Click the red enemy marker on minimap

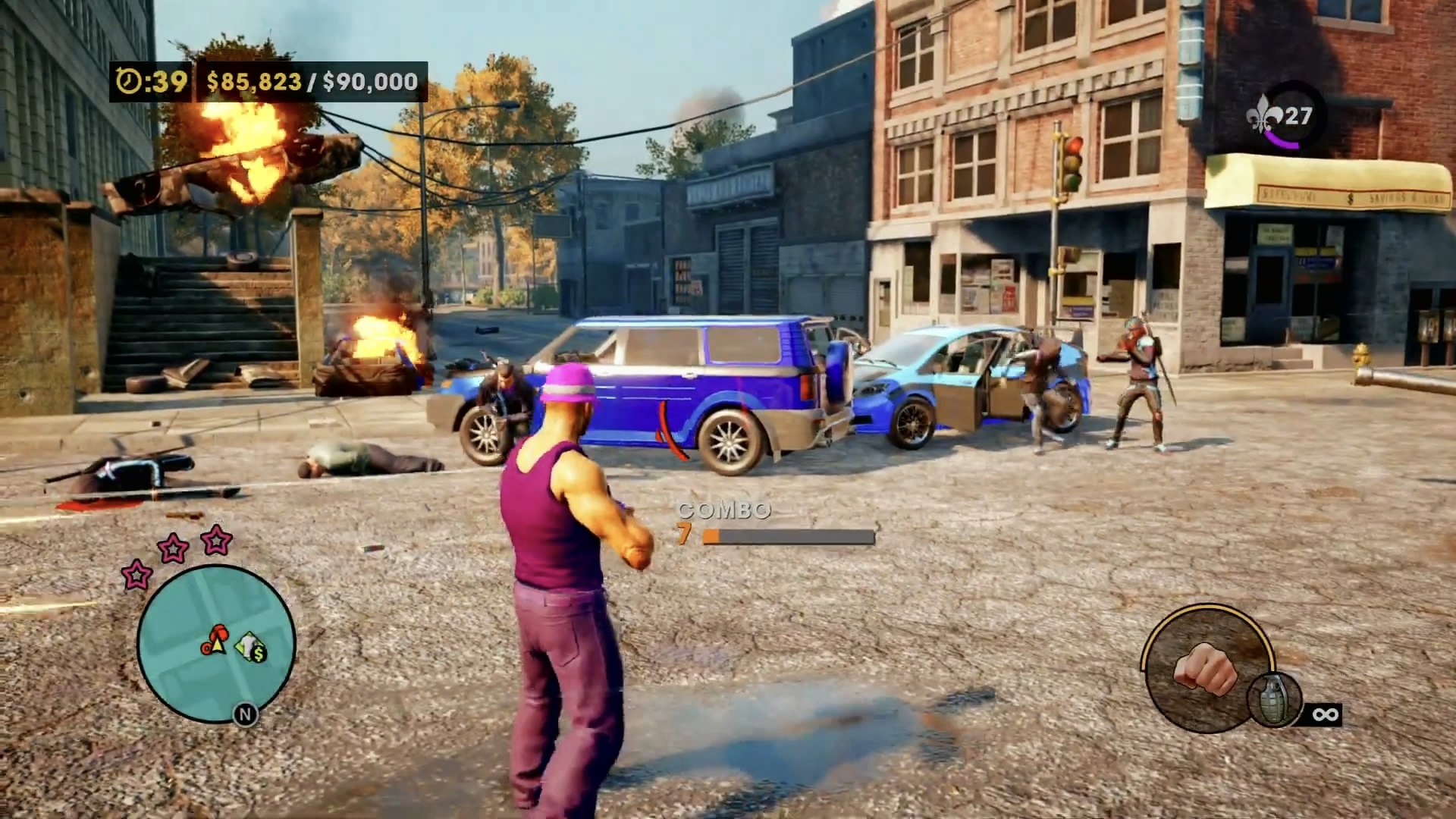[x=220, y=632]
